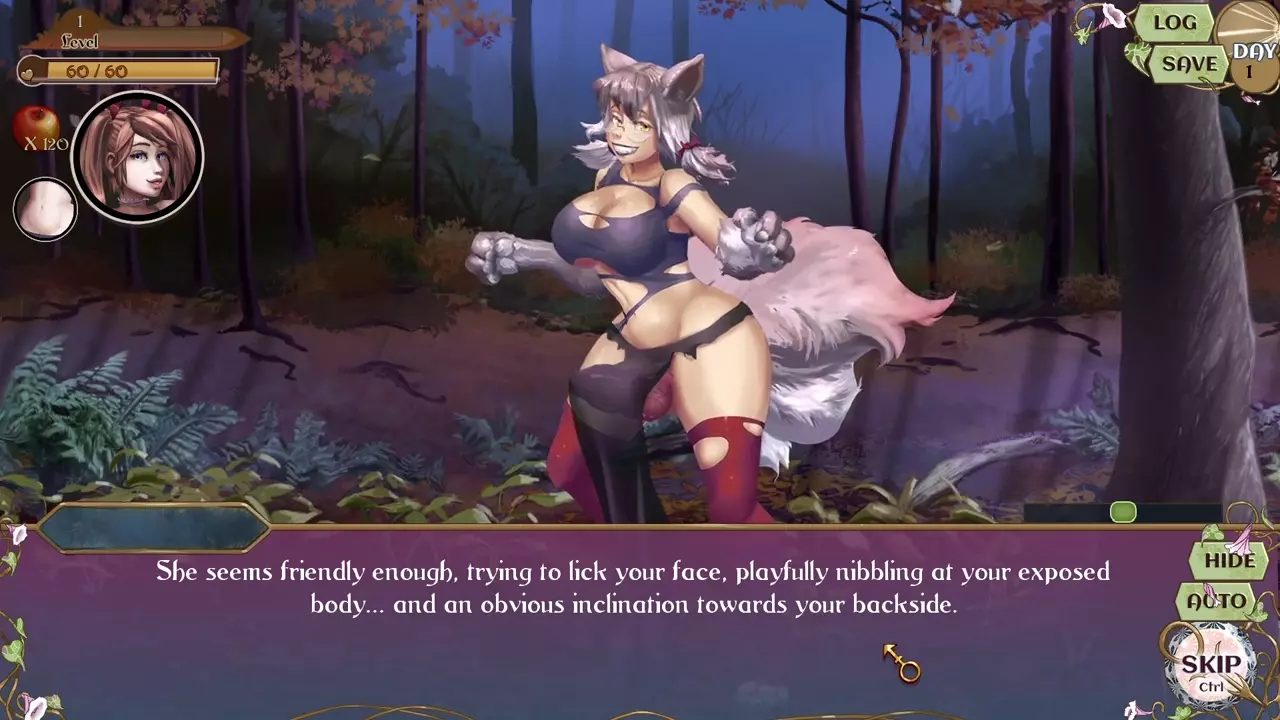Activate the SKIP button
The height and width of the screenshot is (720, 1280).
[x=1211, y=667]
